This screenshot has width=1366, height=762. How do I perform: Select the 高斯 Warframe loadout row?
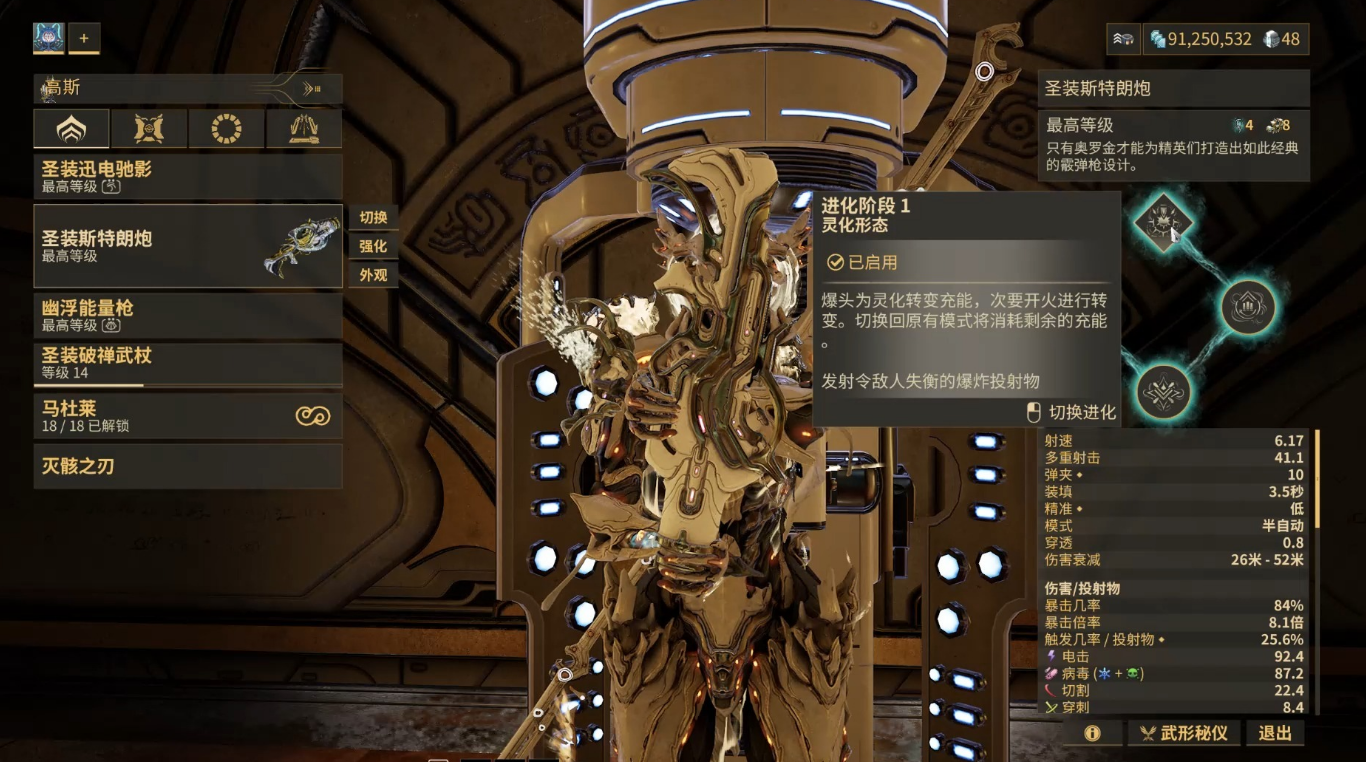click(x=188, y=89)
